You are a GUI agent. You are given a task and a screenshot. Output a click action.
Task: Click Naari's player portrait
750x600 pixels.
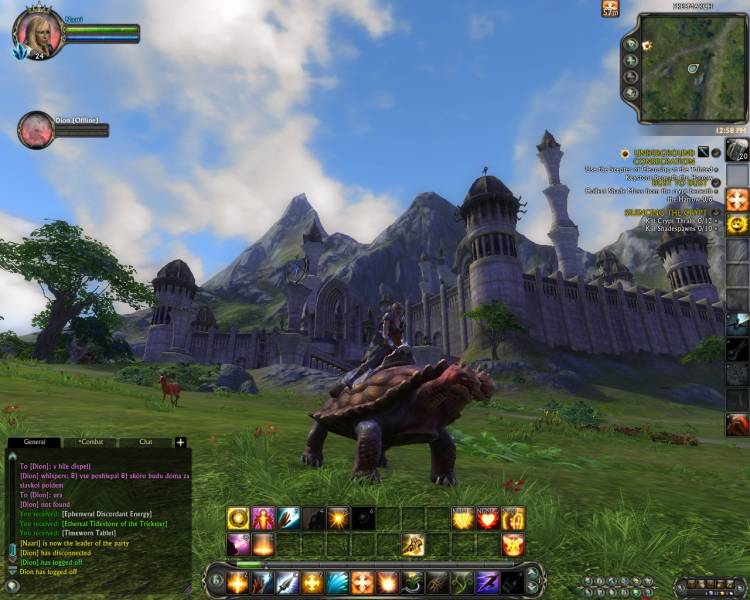coord(39,32)
